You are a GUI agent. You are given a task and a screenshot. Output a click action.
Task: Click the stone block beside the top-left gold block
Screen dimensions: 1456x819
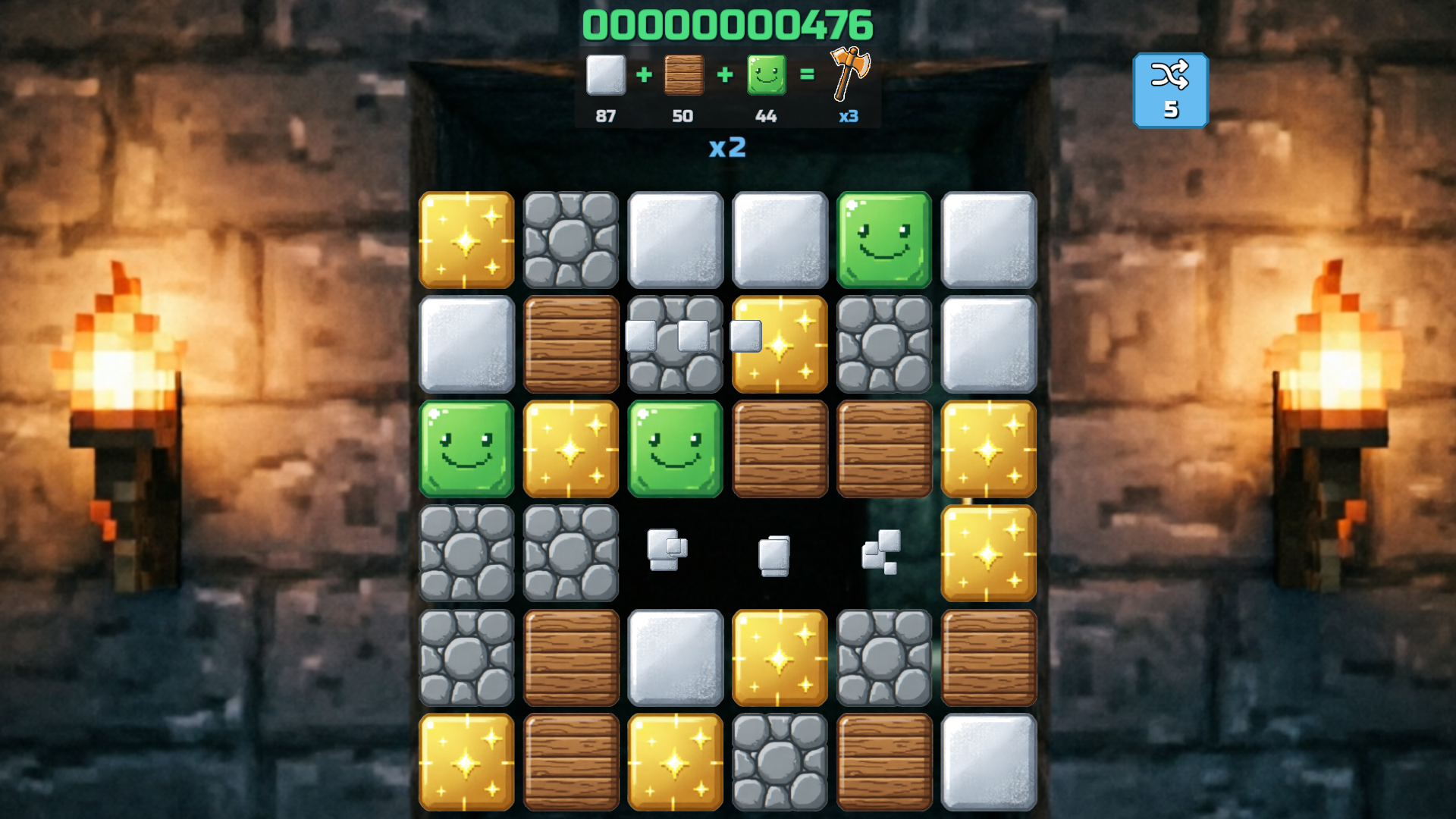(570, 240)
